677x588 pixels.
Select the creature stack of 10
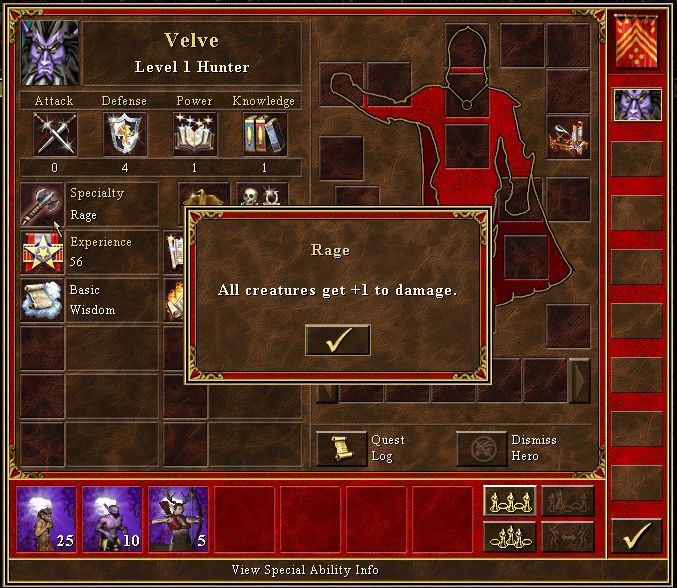113,519
